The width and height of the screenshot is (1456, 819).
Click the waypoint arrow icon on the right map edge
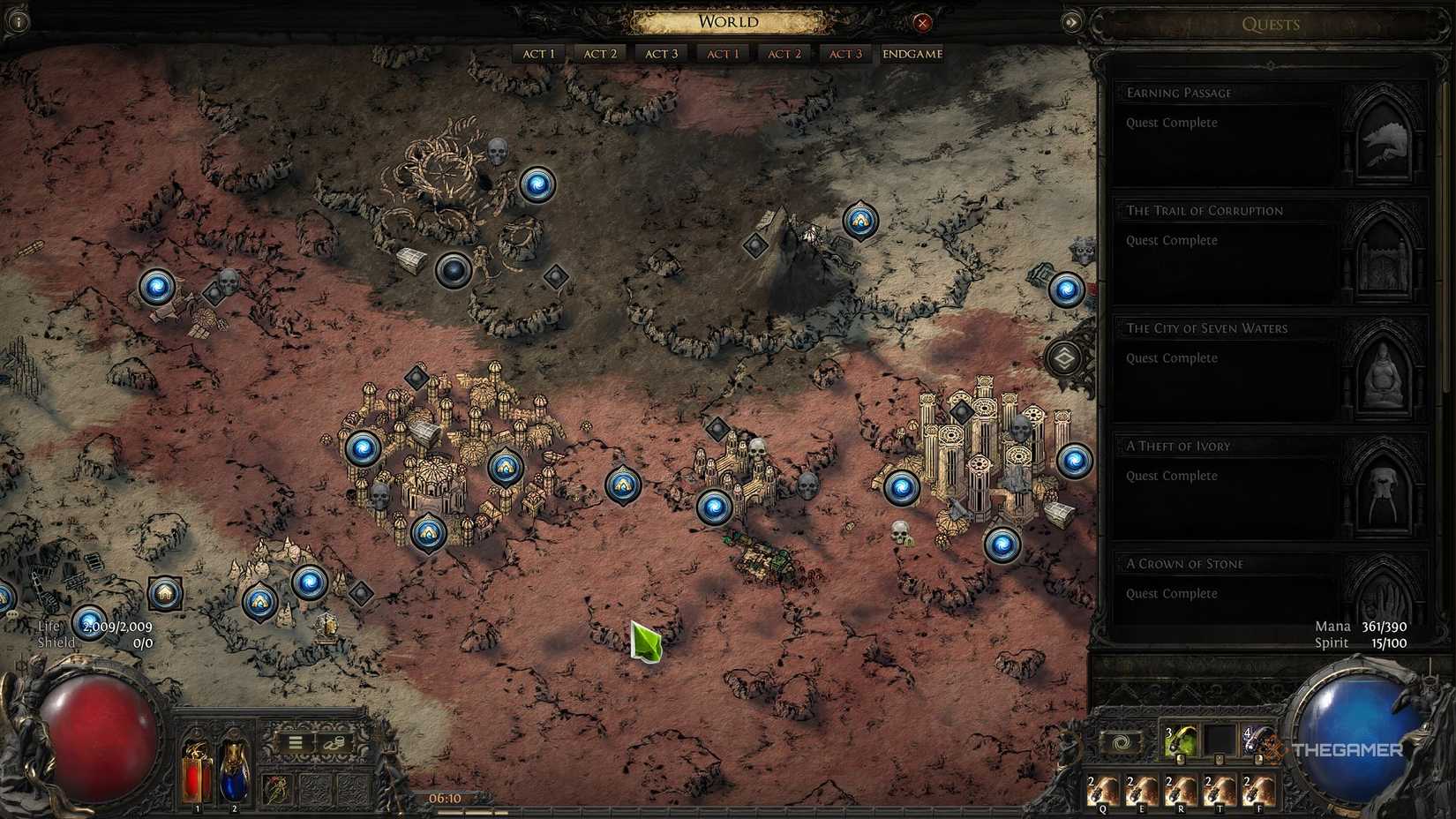[1065, 359]
